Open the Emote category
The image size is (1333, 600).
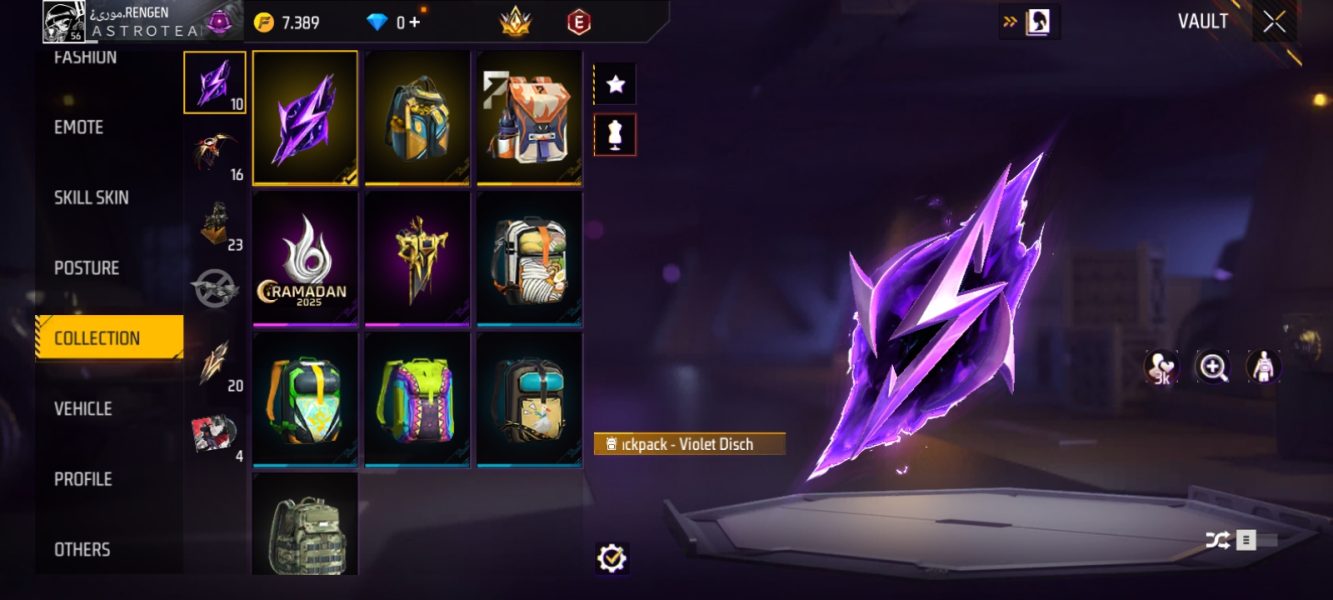(79, 127)
